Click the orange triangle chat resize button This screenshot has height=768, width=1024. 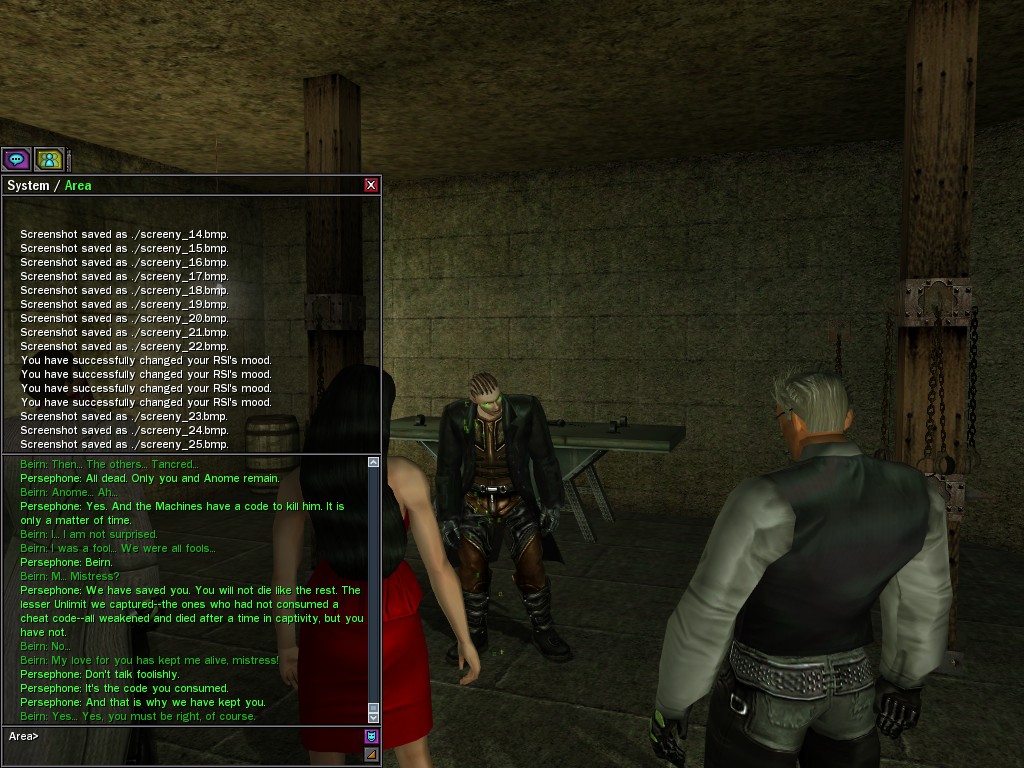[371, 754]
